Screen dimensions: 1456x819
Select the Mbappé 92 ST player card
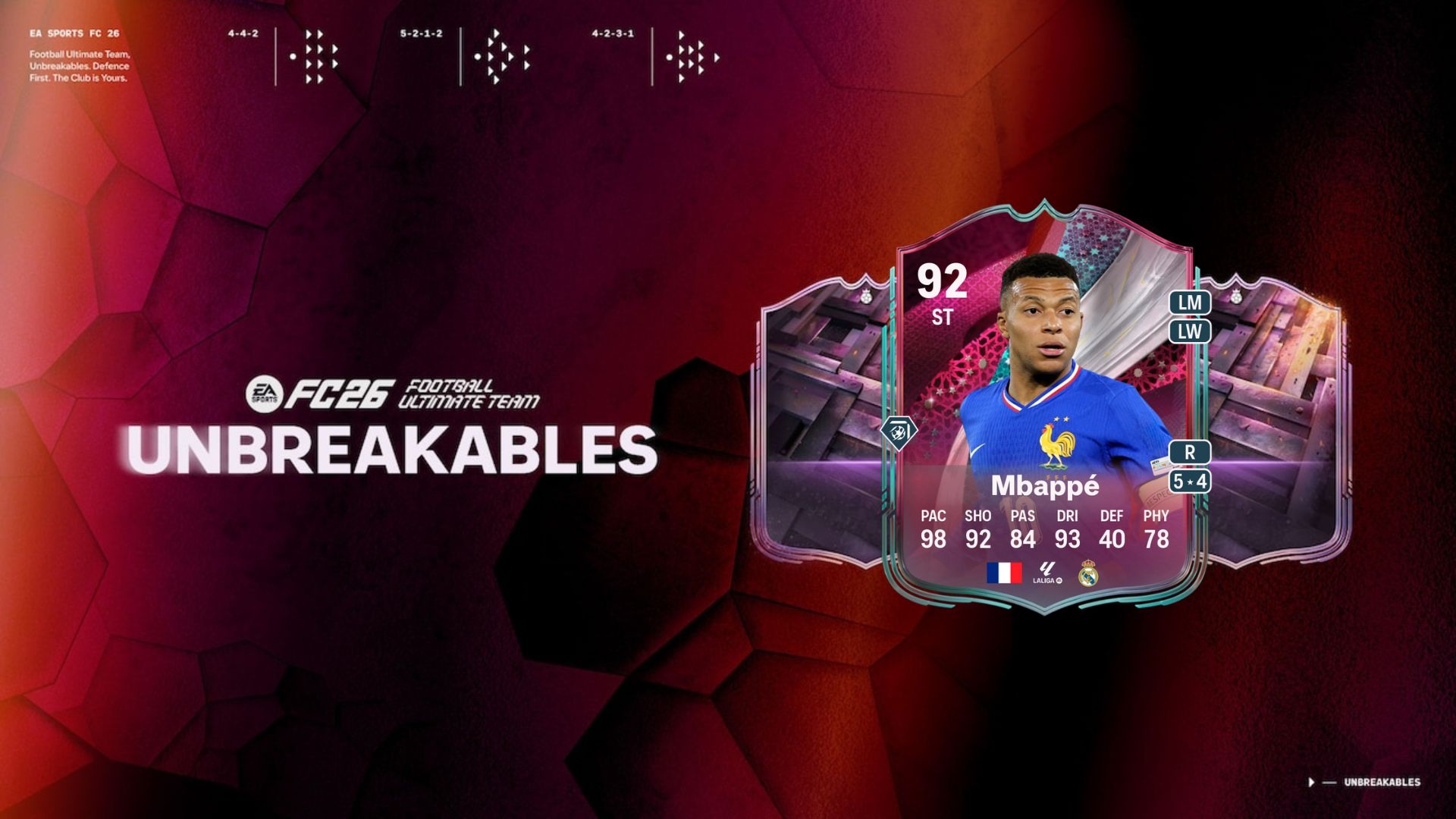pyautogui.click(x=1043, y=409)
